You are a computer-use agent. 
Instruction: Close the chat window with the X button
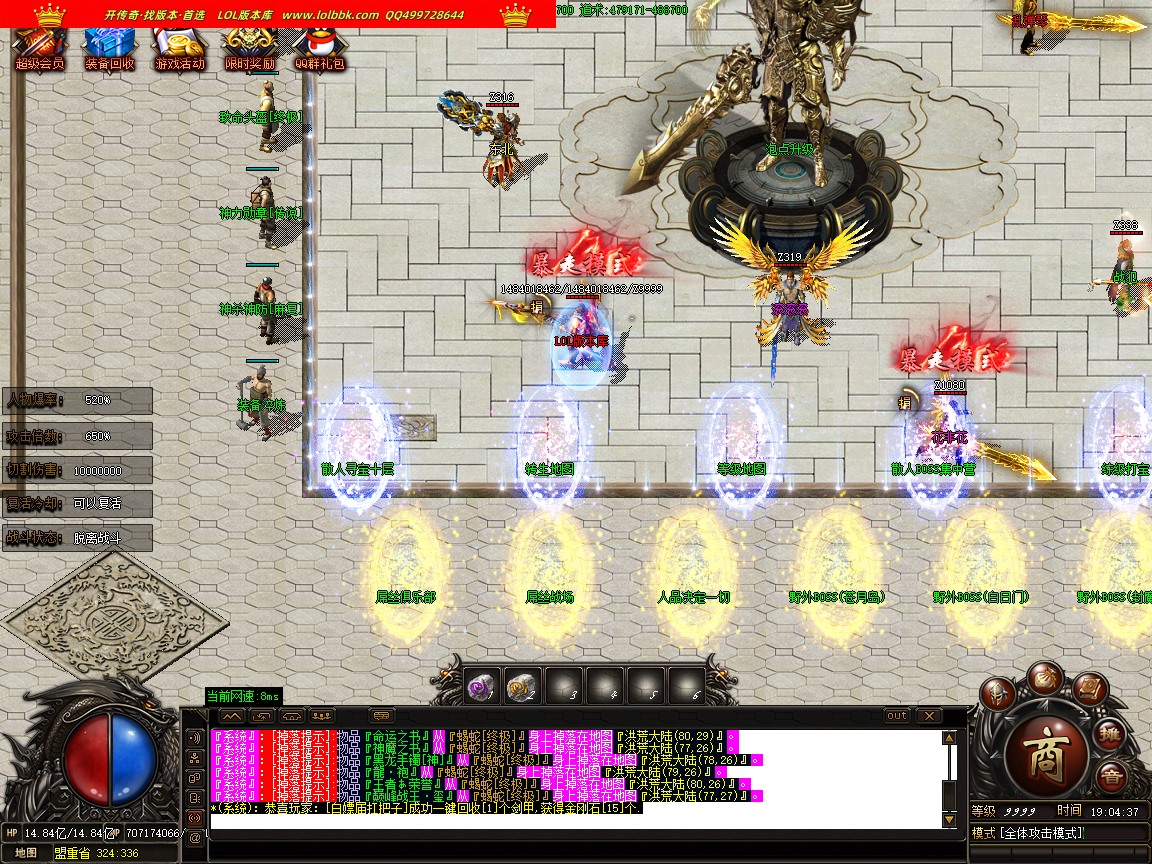coord(929,716)
